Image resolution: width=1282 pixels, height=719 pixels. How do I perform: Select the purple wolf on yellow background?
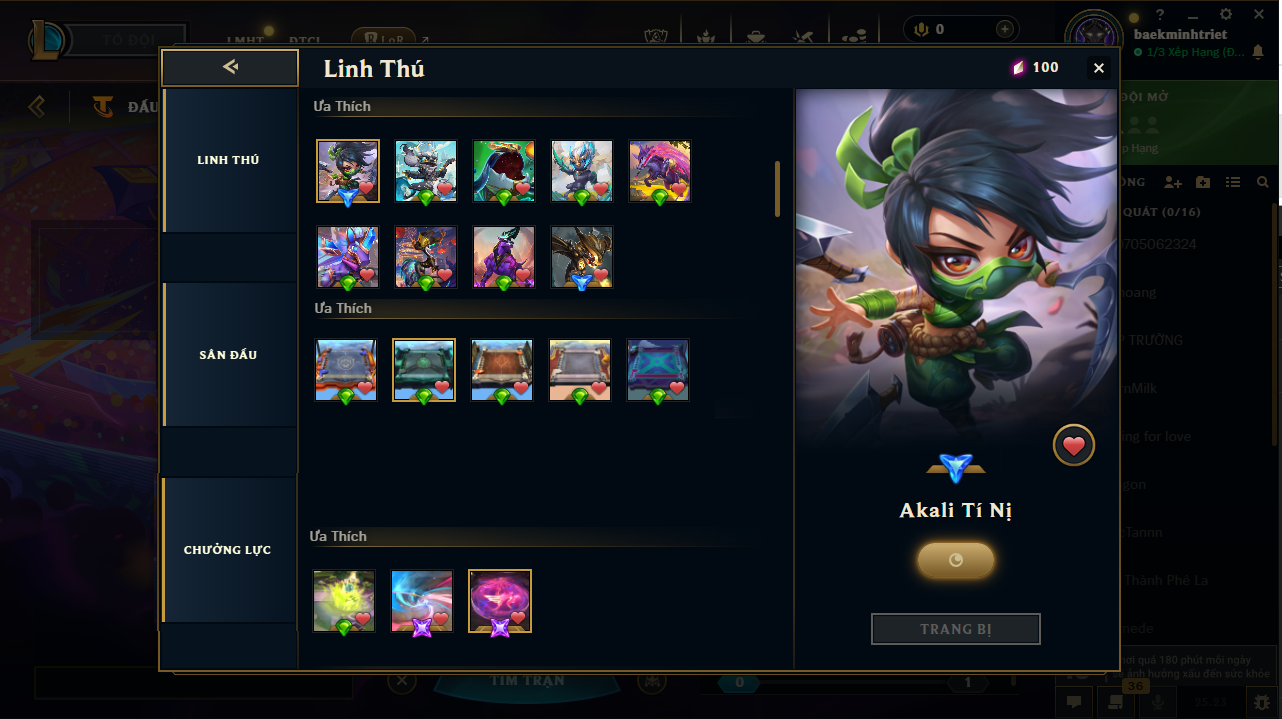659,170
